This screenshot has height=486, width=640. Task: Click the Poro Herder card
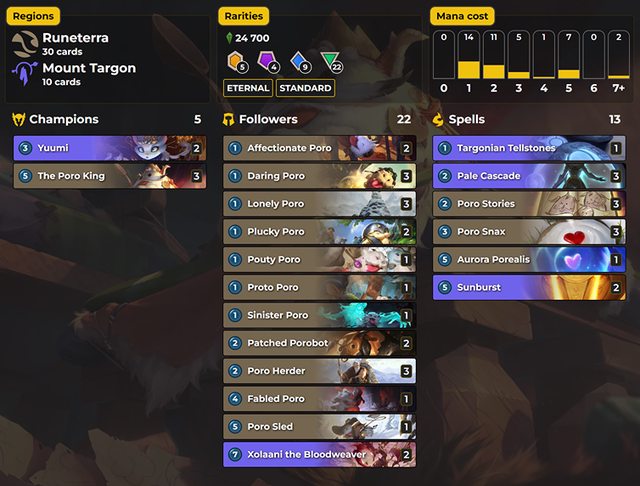319,371
